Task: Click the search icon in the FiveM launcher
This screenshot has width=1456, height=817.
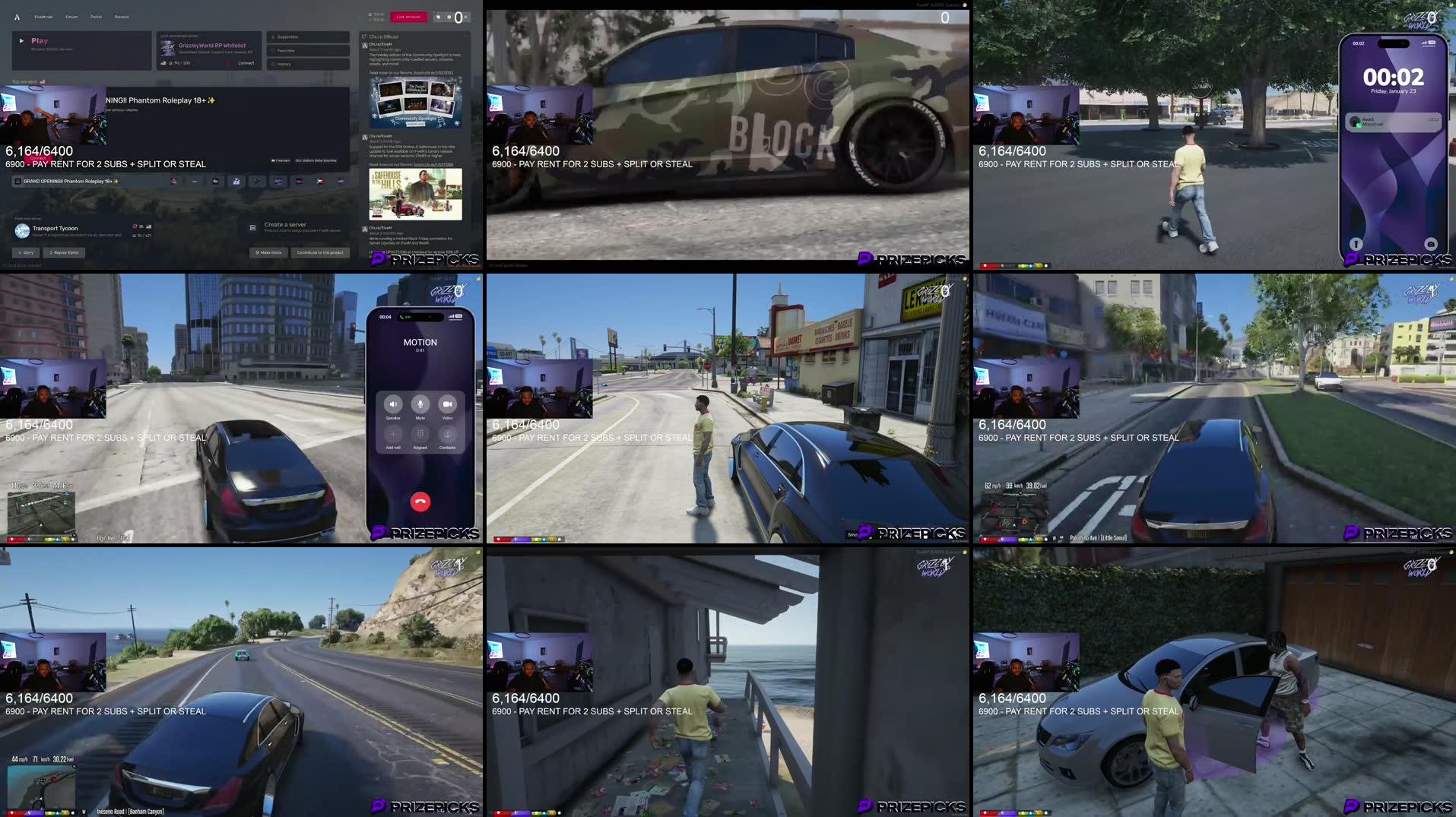Action: [x=438, y=17]
